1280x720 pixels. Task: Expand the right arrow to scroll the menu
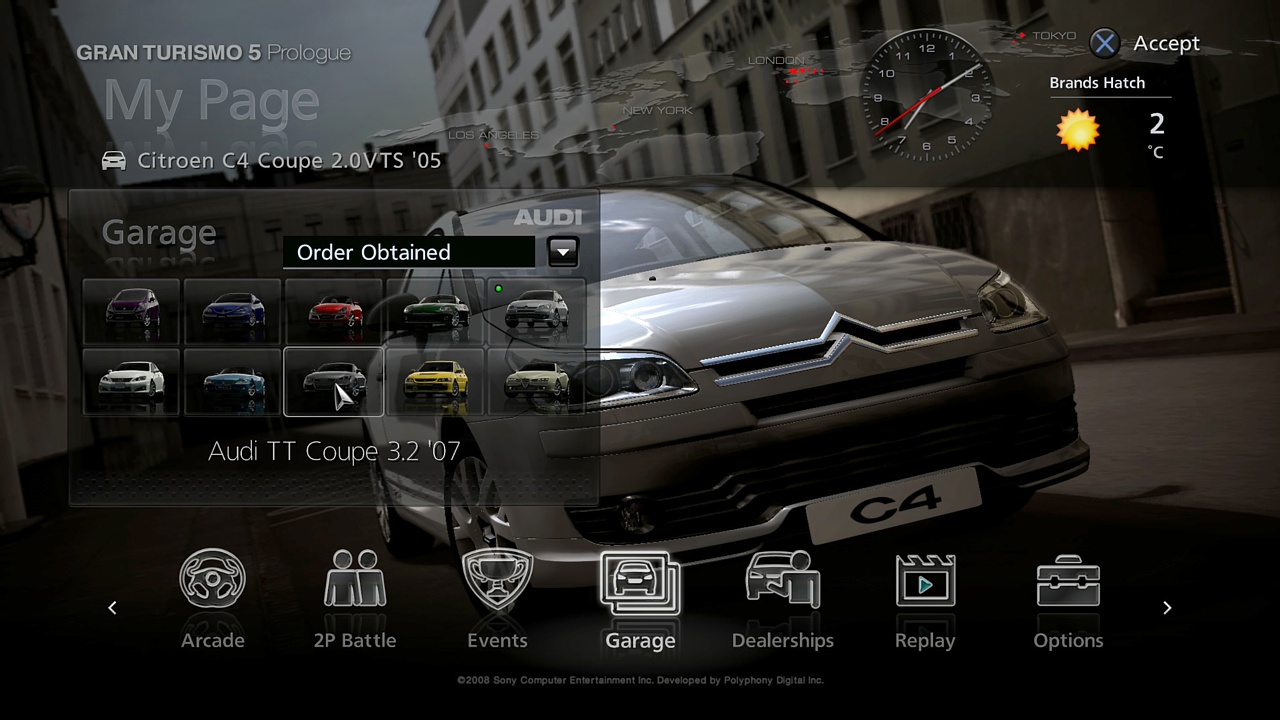(x=1167, y=607)
